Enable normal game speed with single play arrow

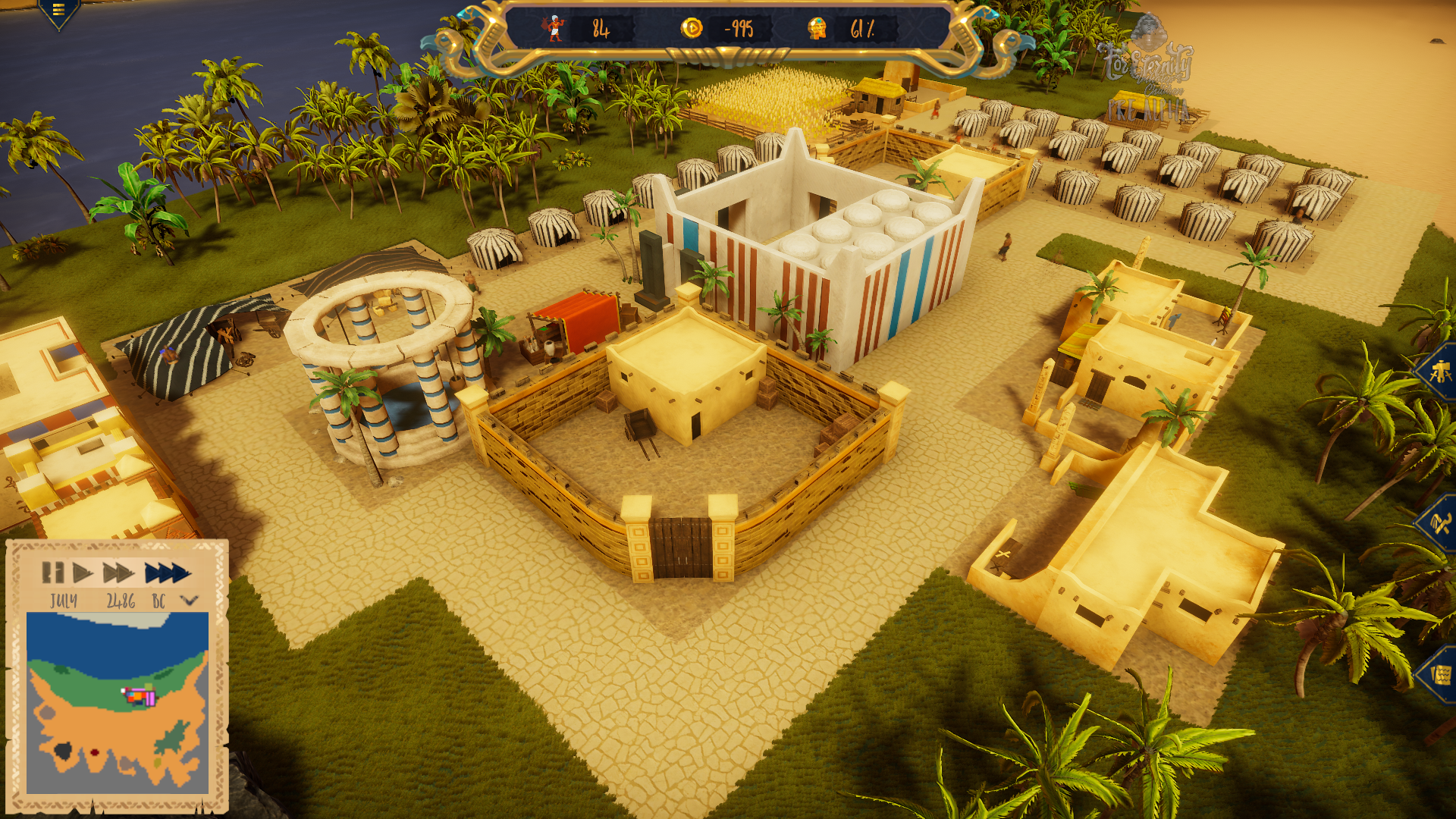pos(83,573)
